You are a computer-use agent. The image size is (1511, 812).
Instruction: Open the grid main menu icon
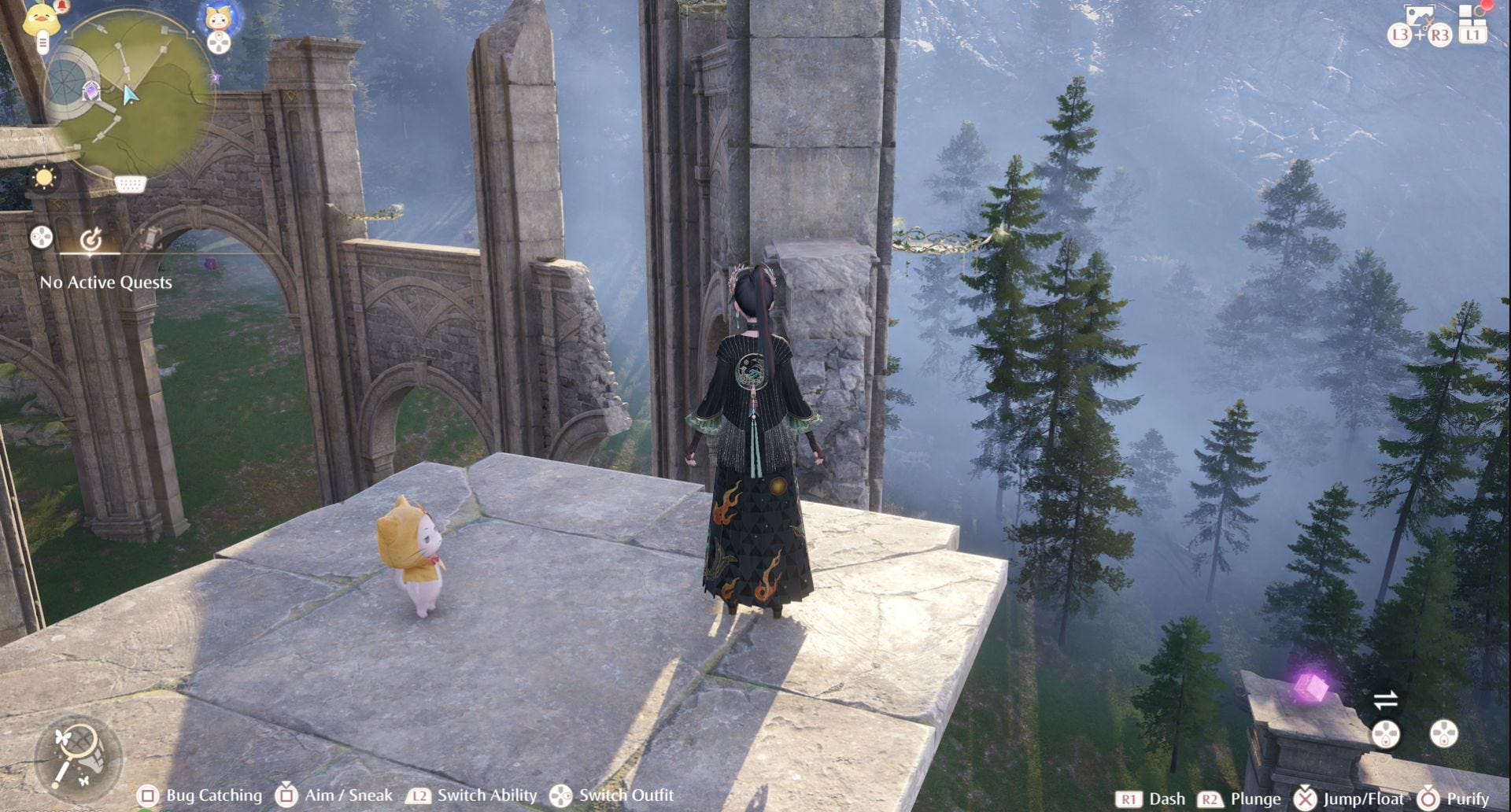point(1472,17)
